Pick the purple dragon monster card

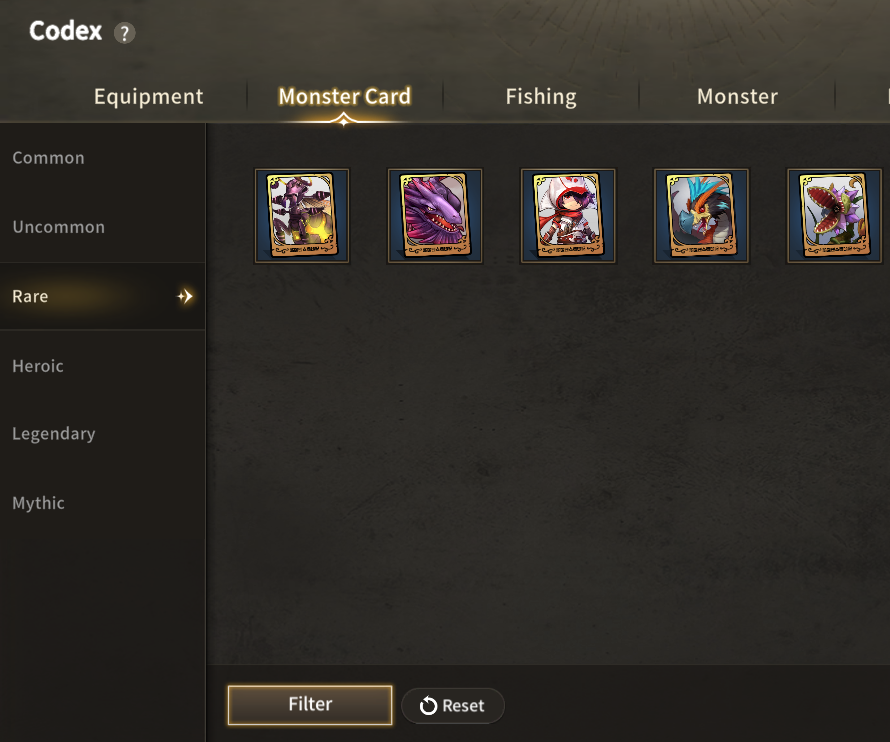(x=435, y=216)
